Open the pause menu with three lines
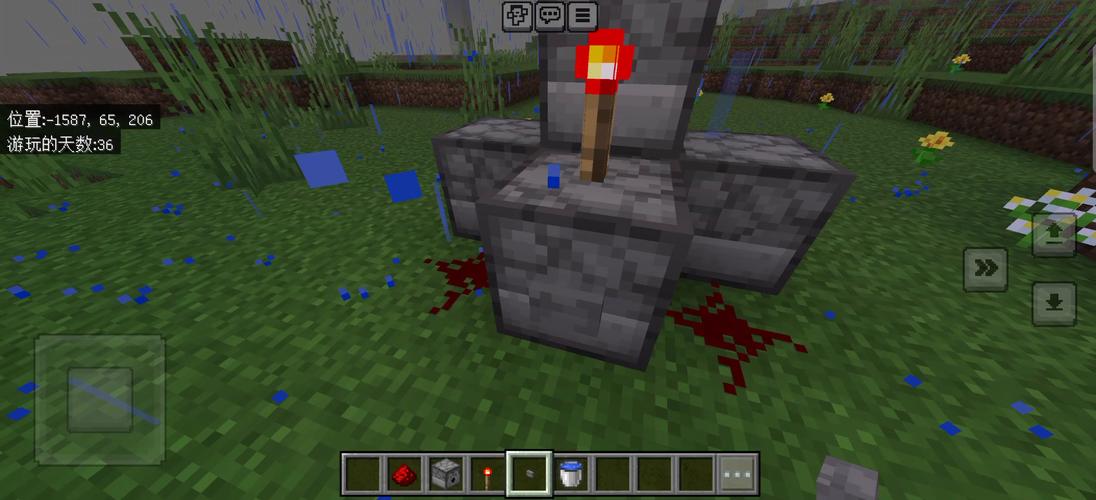This screenshot has width=1096, height=500. [583, 15]
